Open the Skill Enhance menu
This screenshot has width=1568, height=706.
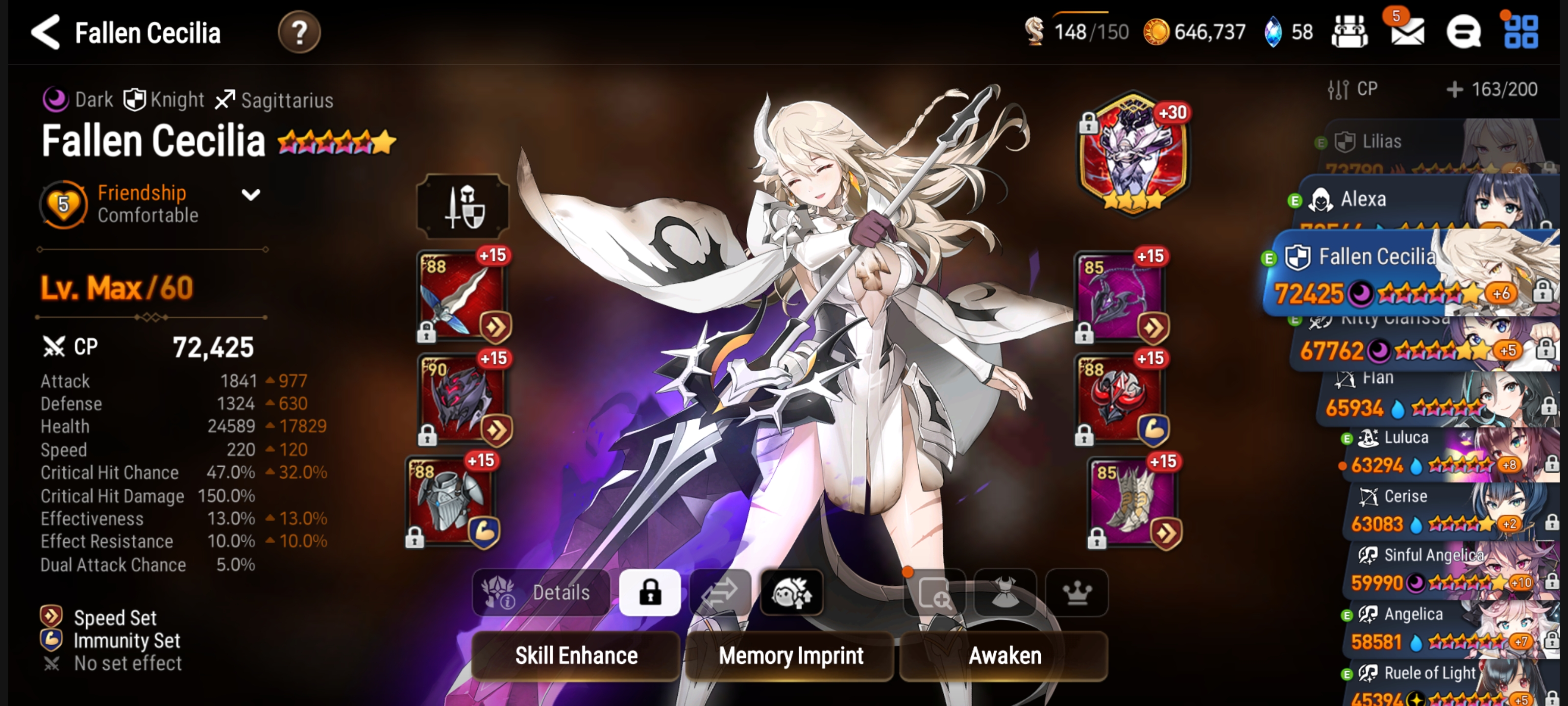tap(576, 656)
